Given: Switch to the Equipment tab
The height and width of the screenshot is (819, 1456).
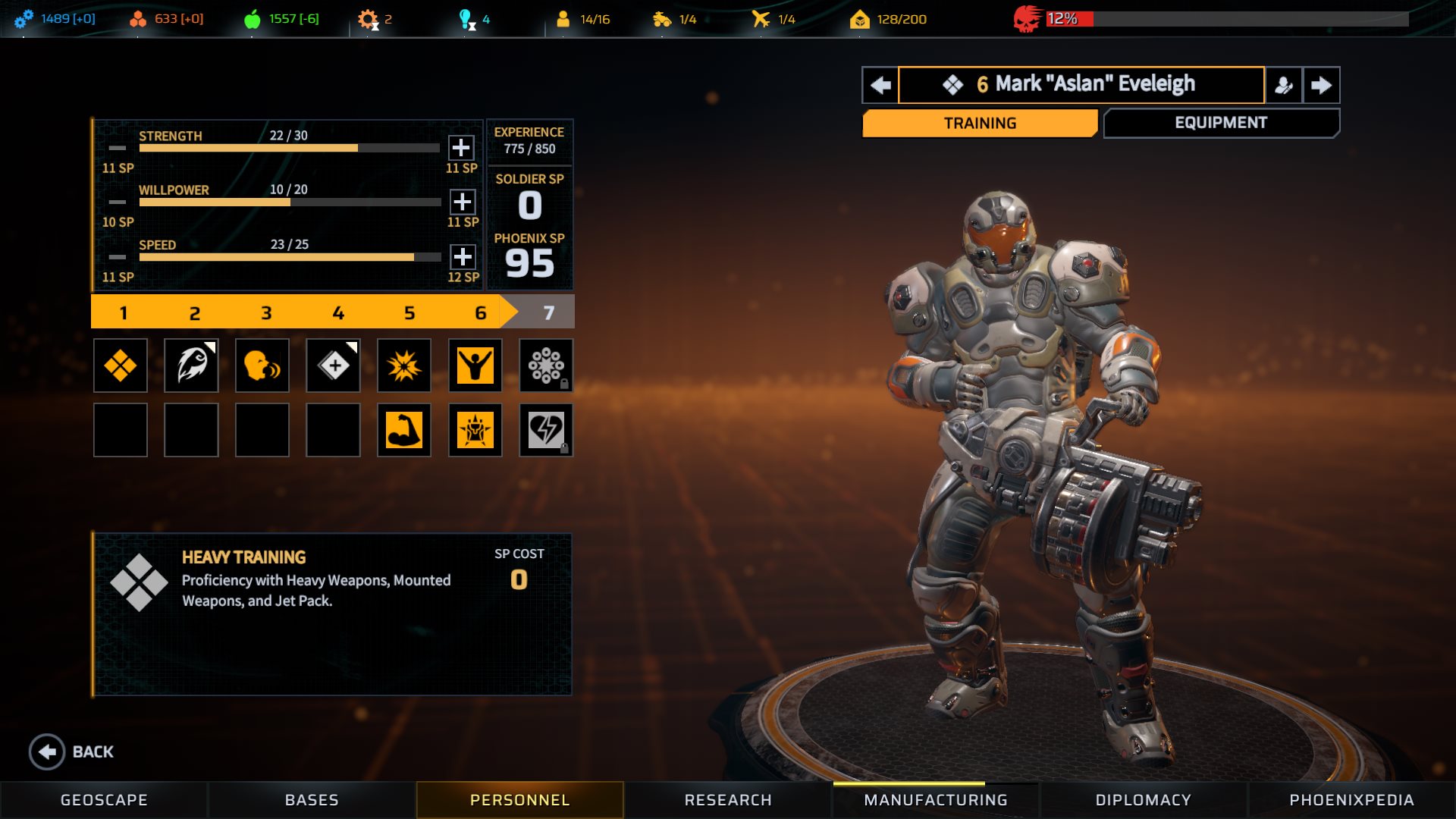Looking at the screenshot, I should click(1221, 123).
